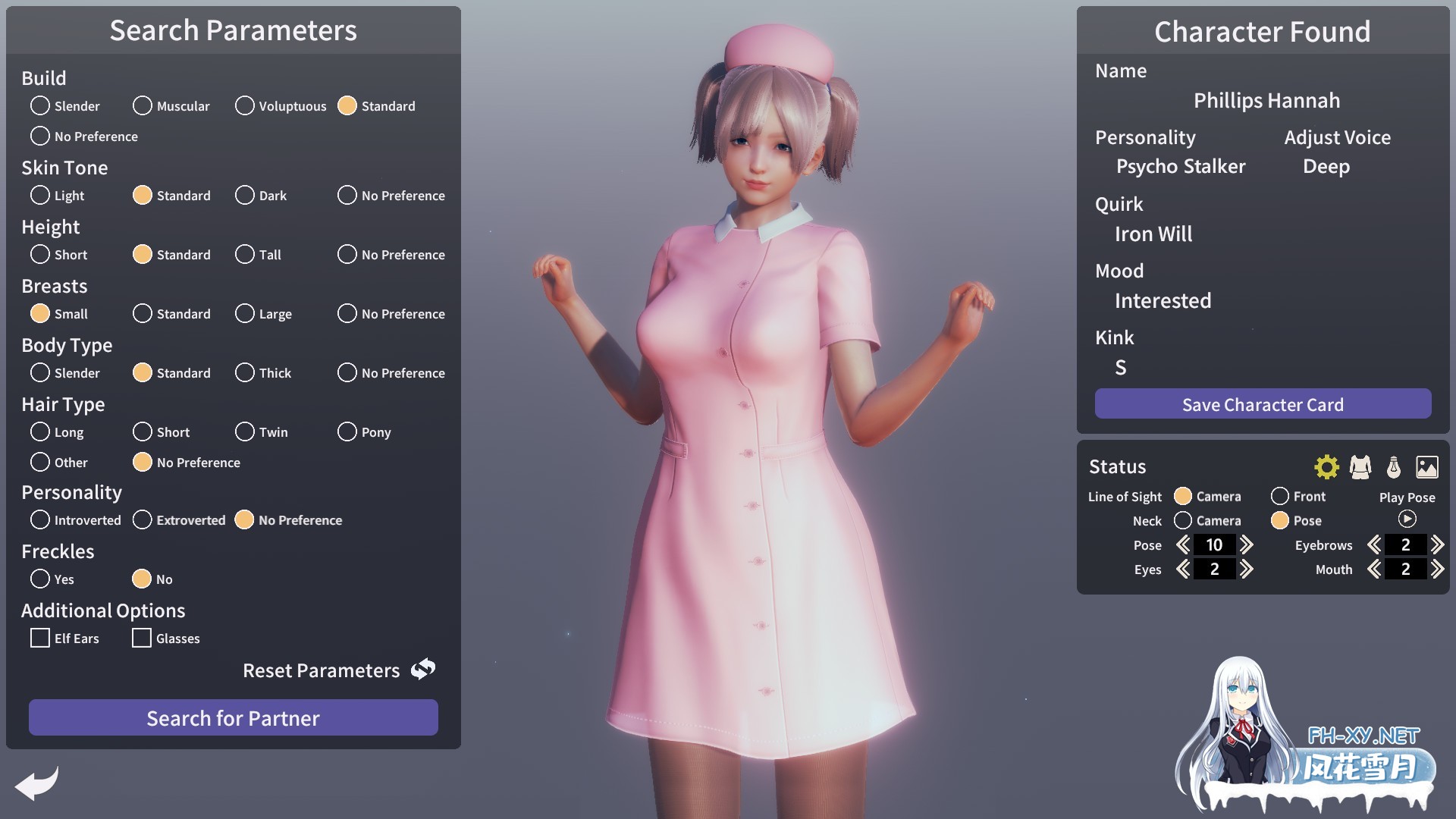Enable the Elf Ears option
1456x819 pixels.
pyautogui.click(x=40, y=638)
